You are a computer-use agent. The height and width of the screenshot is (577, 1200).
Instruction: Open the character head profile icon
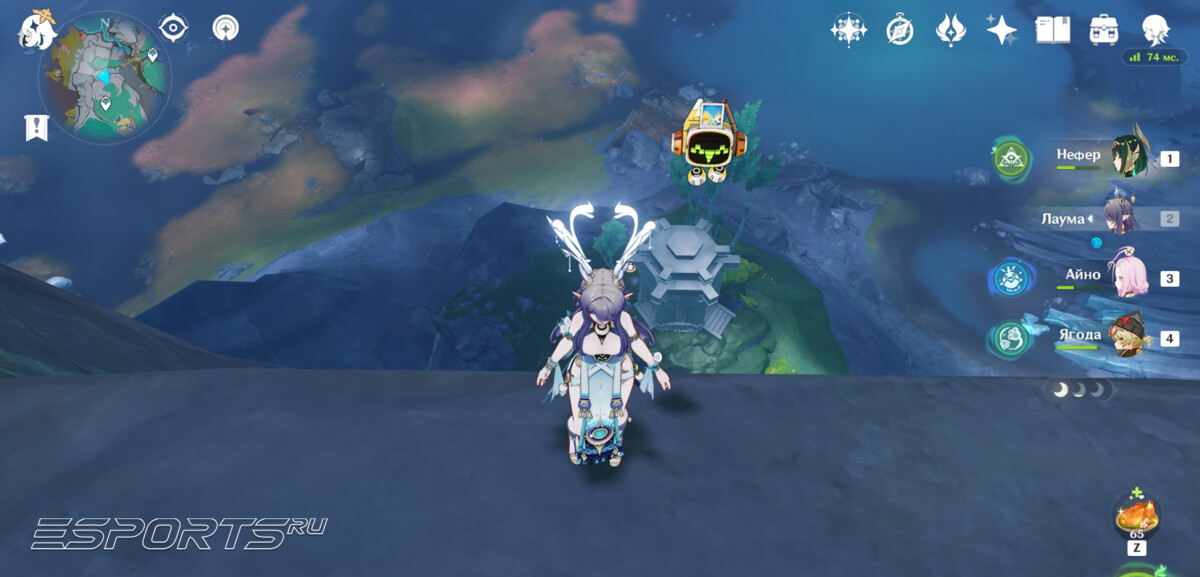tap(1157, 30)
